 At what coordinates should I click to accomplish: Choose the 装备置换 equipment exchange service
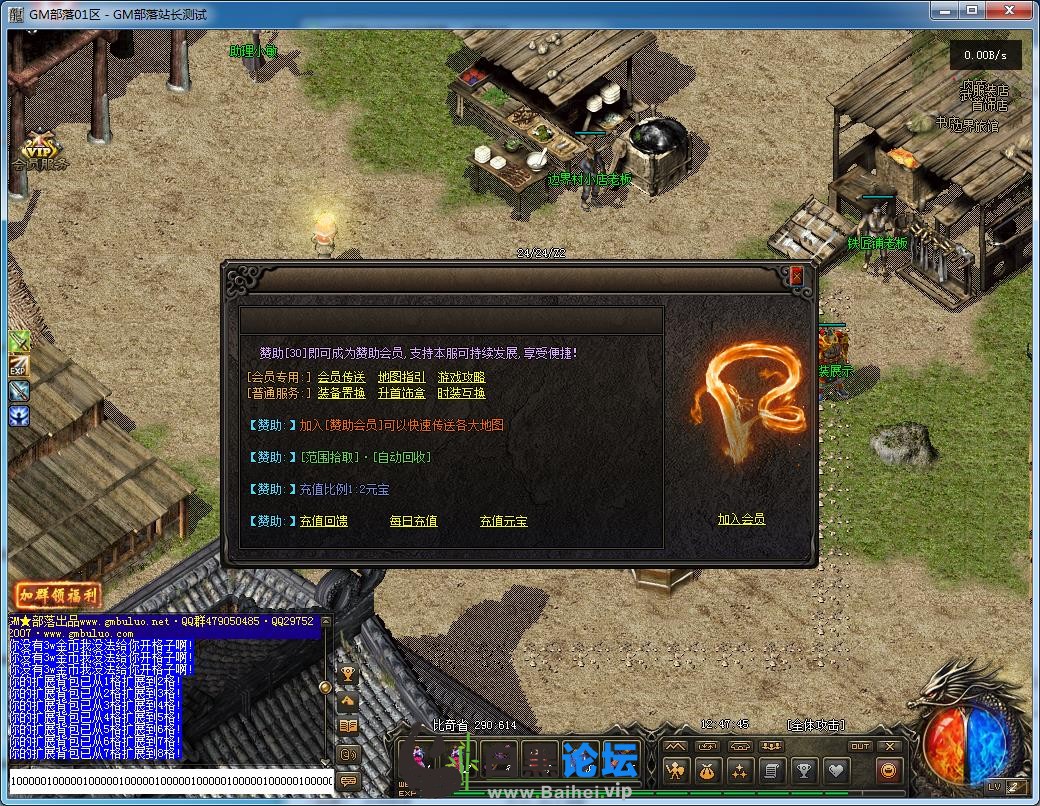(x=342, y=393)
